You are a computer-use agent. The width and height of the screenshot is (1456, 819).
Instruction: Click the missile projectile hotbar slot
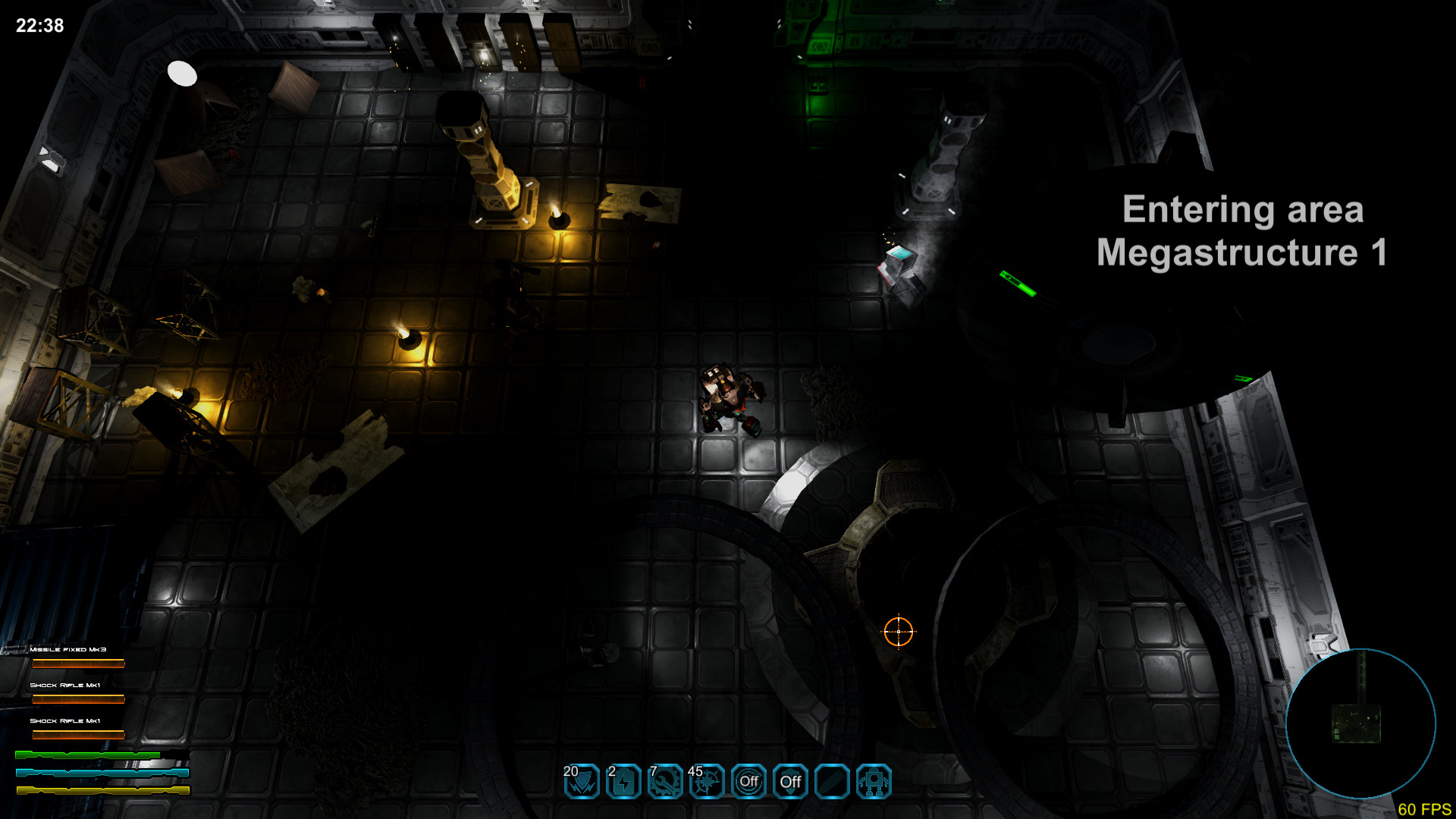click(832, 783)
